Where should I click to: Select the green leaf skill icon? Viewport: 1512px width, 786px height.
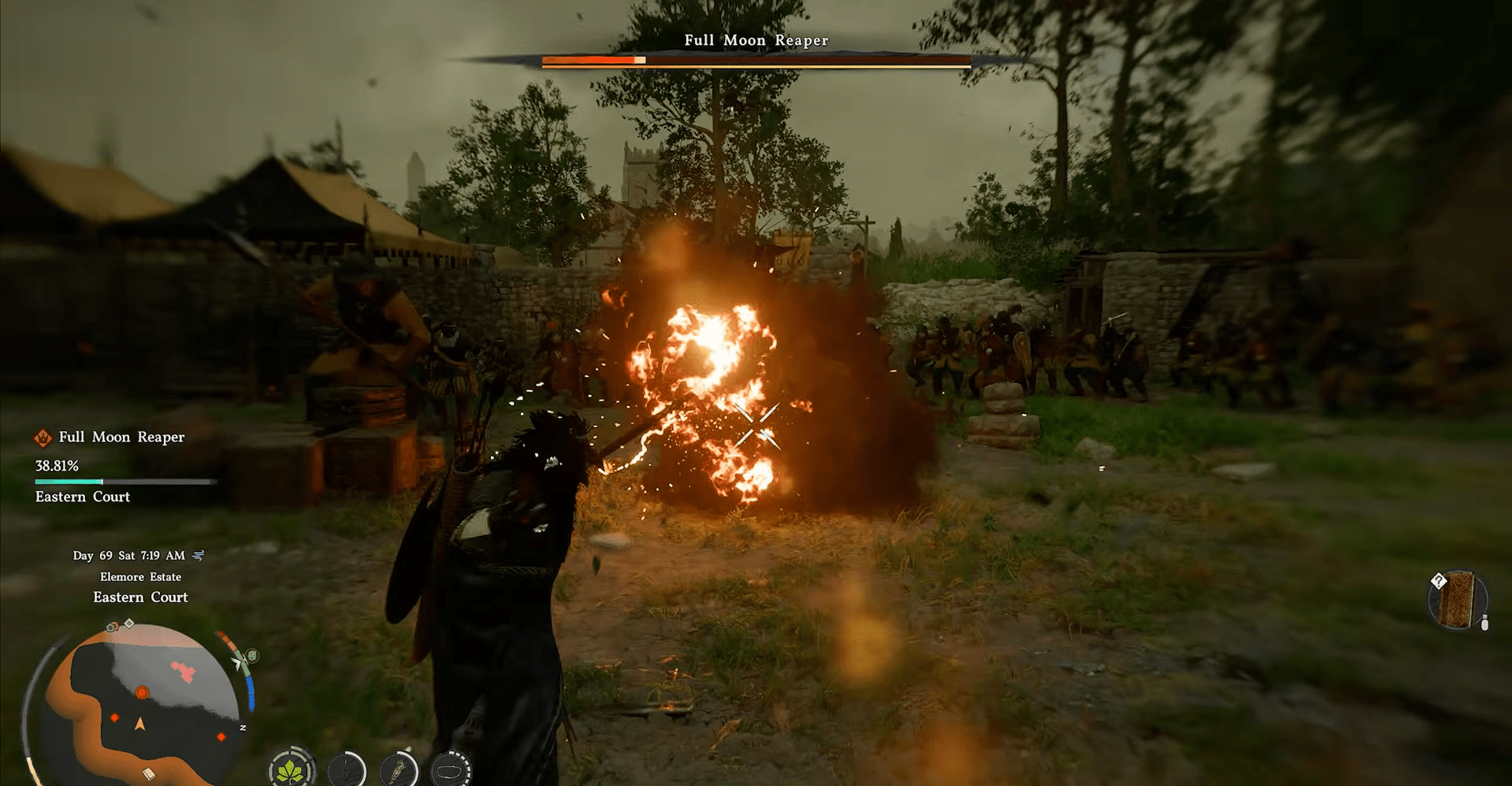point(292,769)
